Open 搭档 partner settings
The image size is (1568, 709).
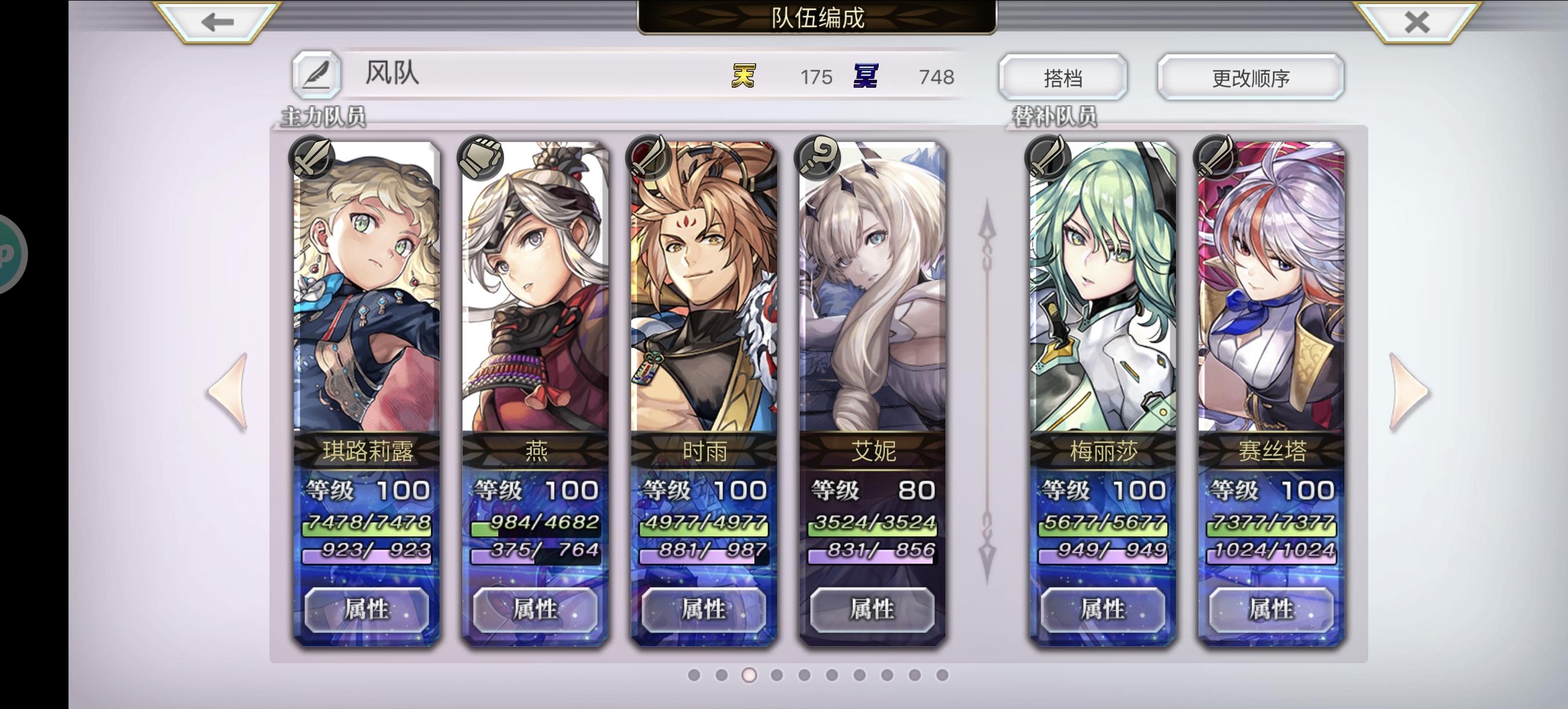pyautogui.click(x=1063, y=76)
